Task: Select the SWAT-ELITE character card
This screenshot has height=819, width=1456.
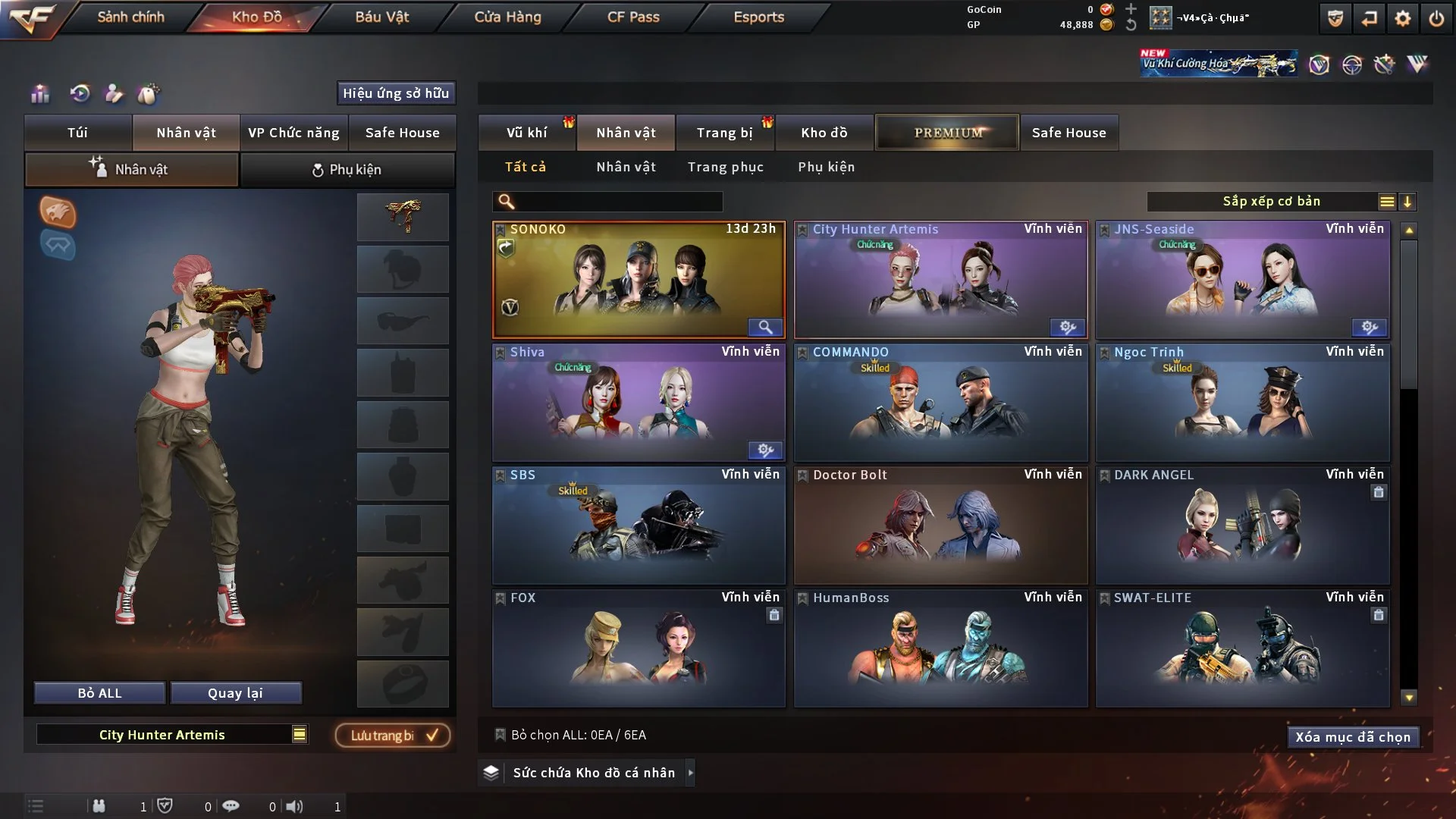Action: 1242,649
